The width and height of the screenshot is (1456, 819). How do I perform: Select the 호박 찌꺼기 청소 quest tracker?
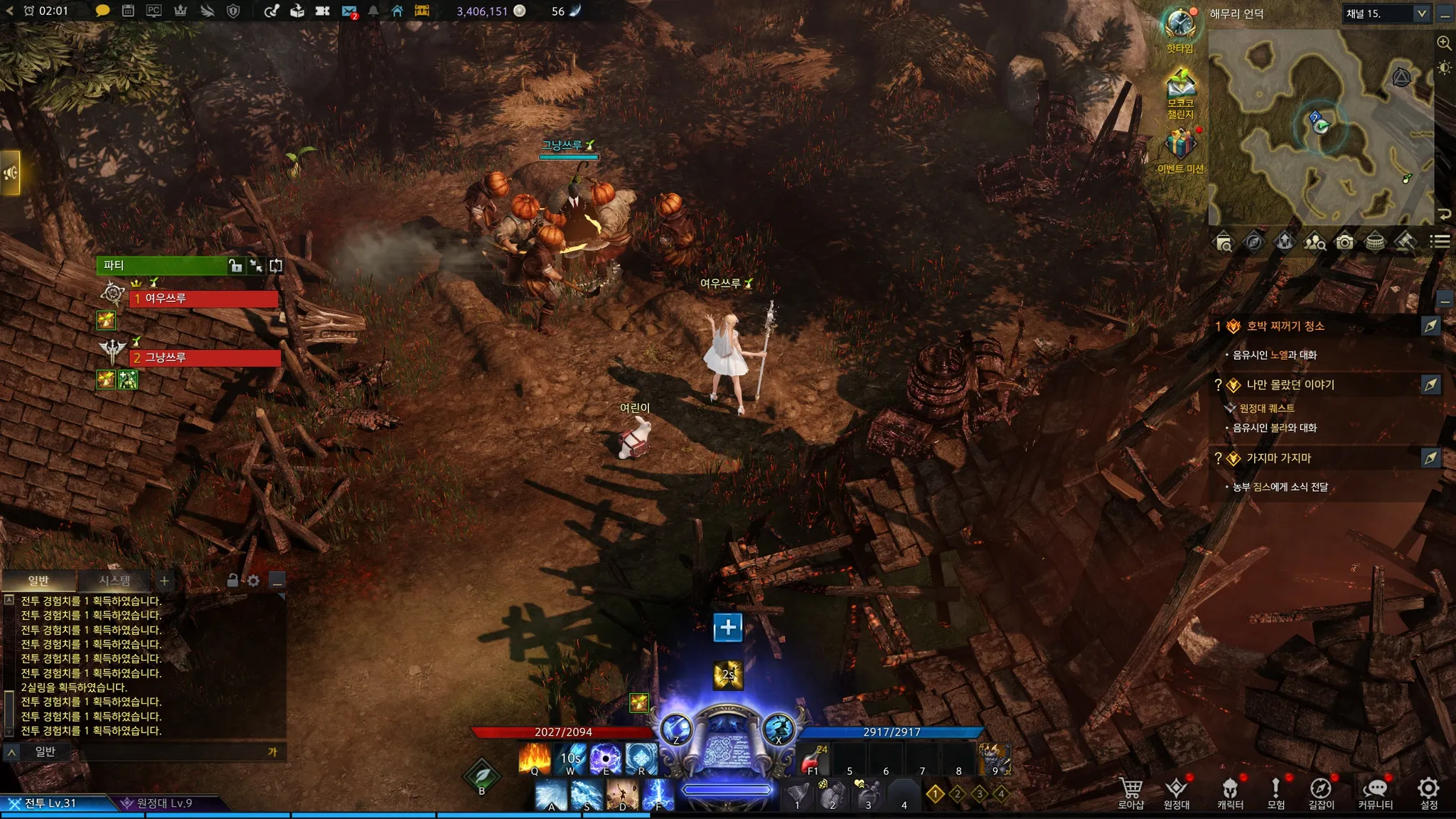point(1285,326)
